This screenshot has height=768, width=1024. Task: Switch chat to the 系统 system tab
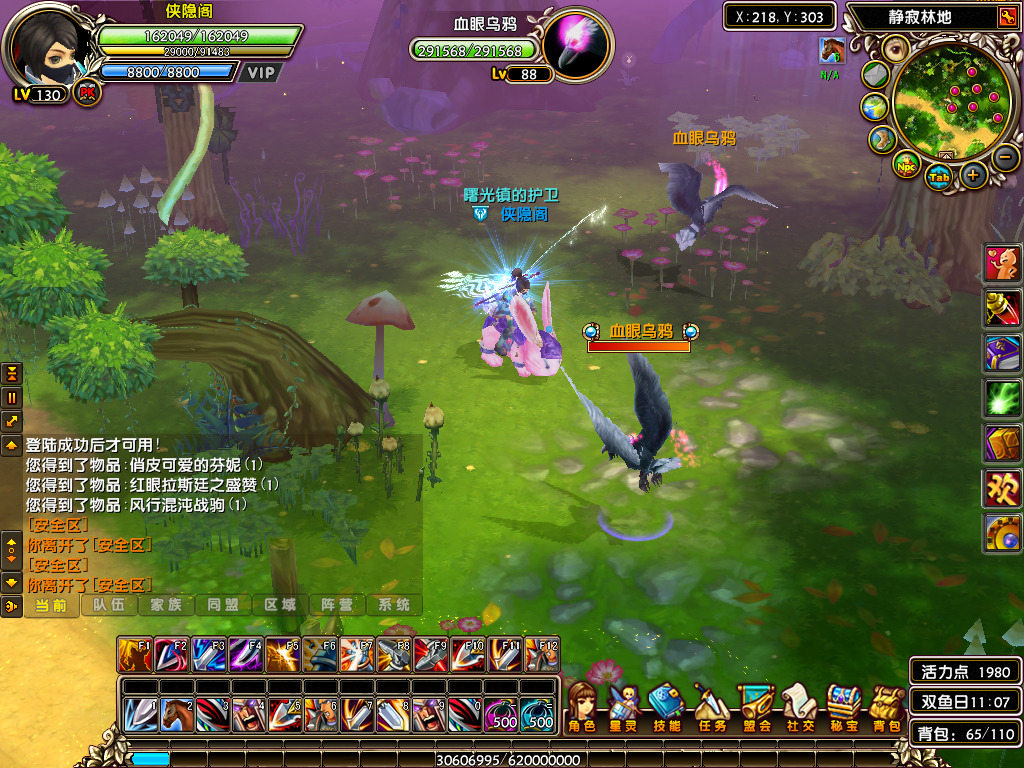(x=394, y=605)
